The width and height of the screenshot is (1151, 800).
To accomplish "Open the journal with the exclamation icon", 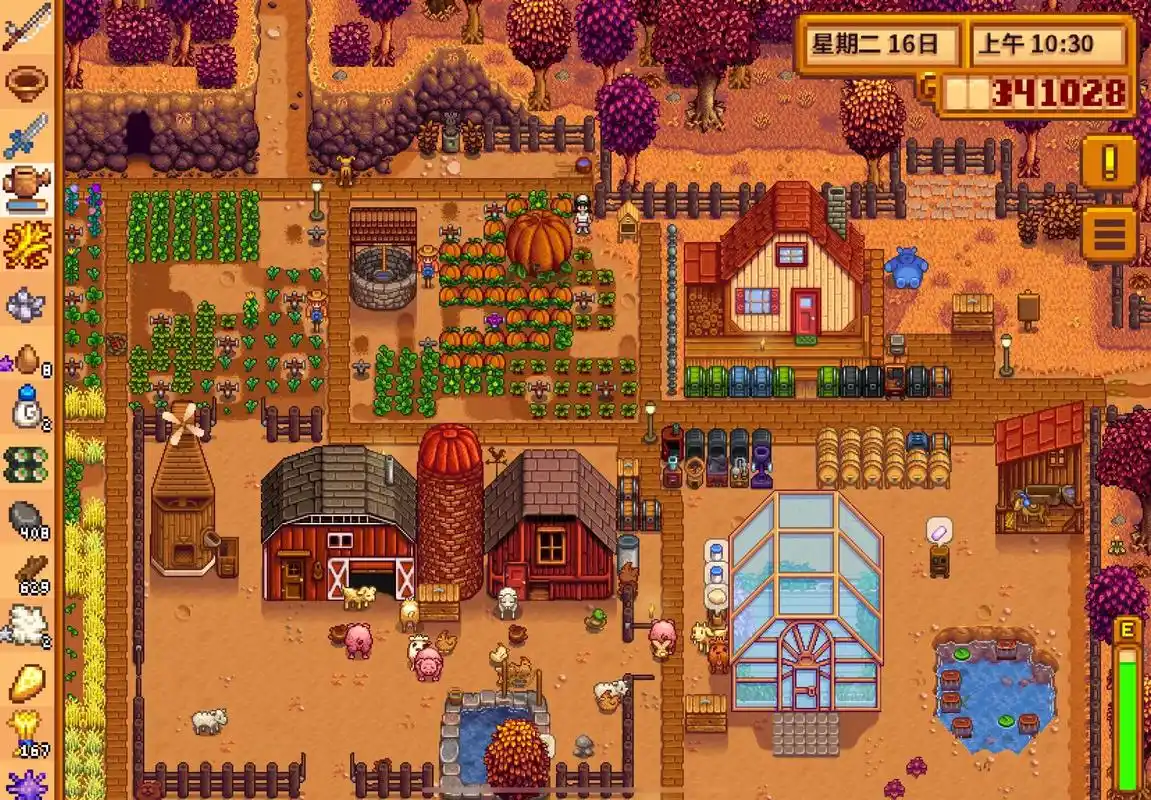I will coord(1108,162).
